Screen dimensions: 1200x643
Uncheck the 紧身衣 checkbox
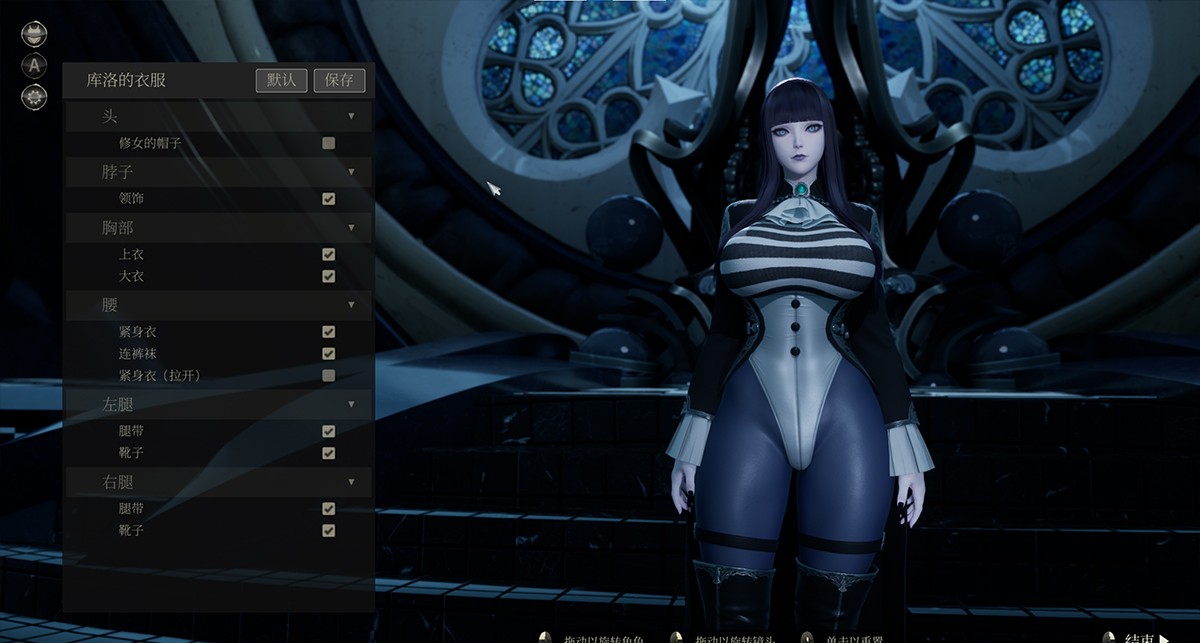pos(328,332)
